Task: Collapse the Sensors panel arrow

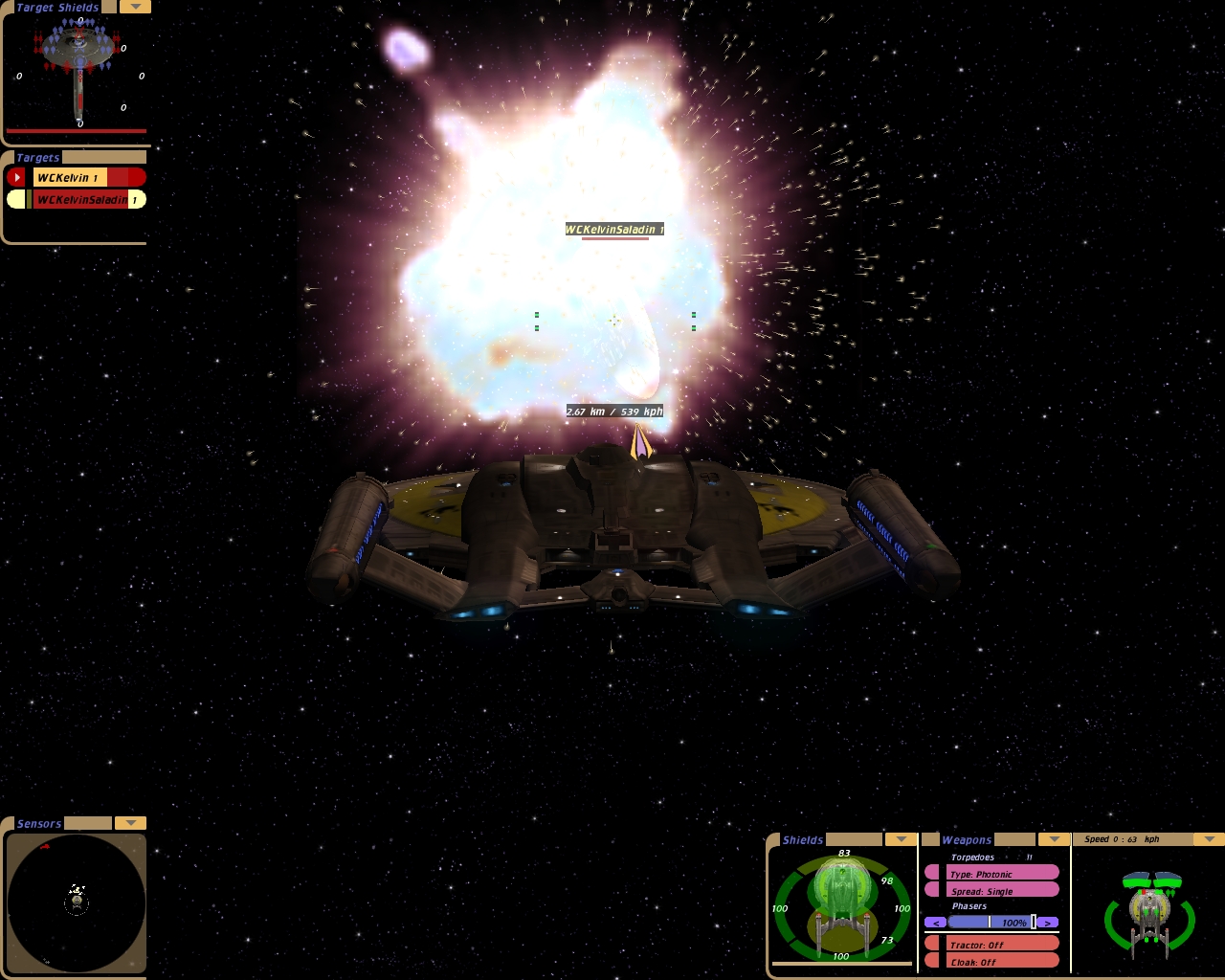Action: 130,823
